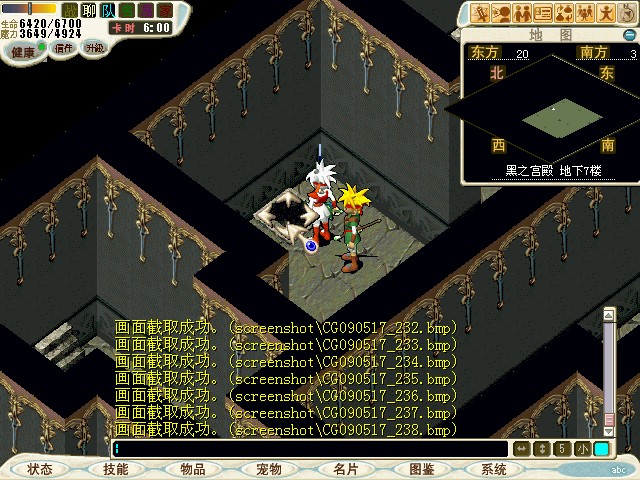Minimize the 地图 map panel
Screen dimensions: 640x480
630,36
